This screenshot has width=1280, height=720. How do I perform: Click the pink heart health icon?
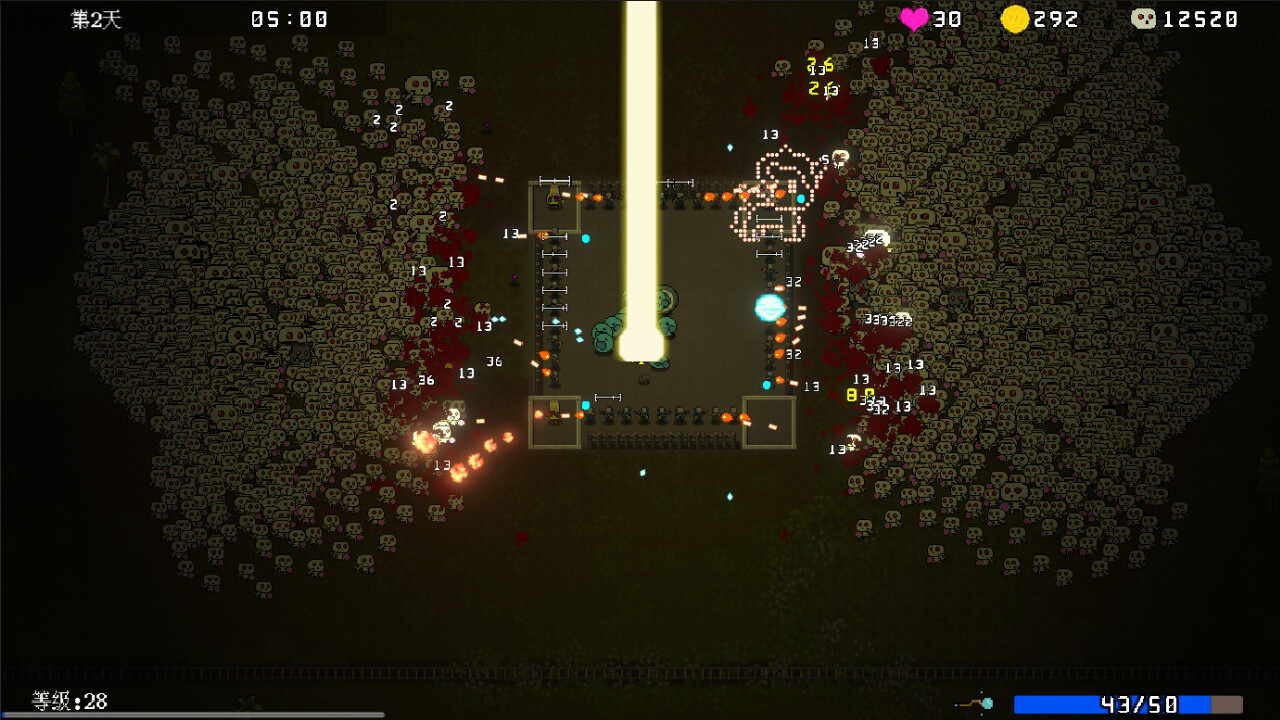tap(912, 19)
